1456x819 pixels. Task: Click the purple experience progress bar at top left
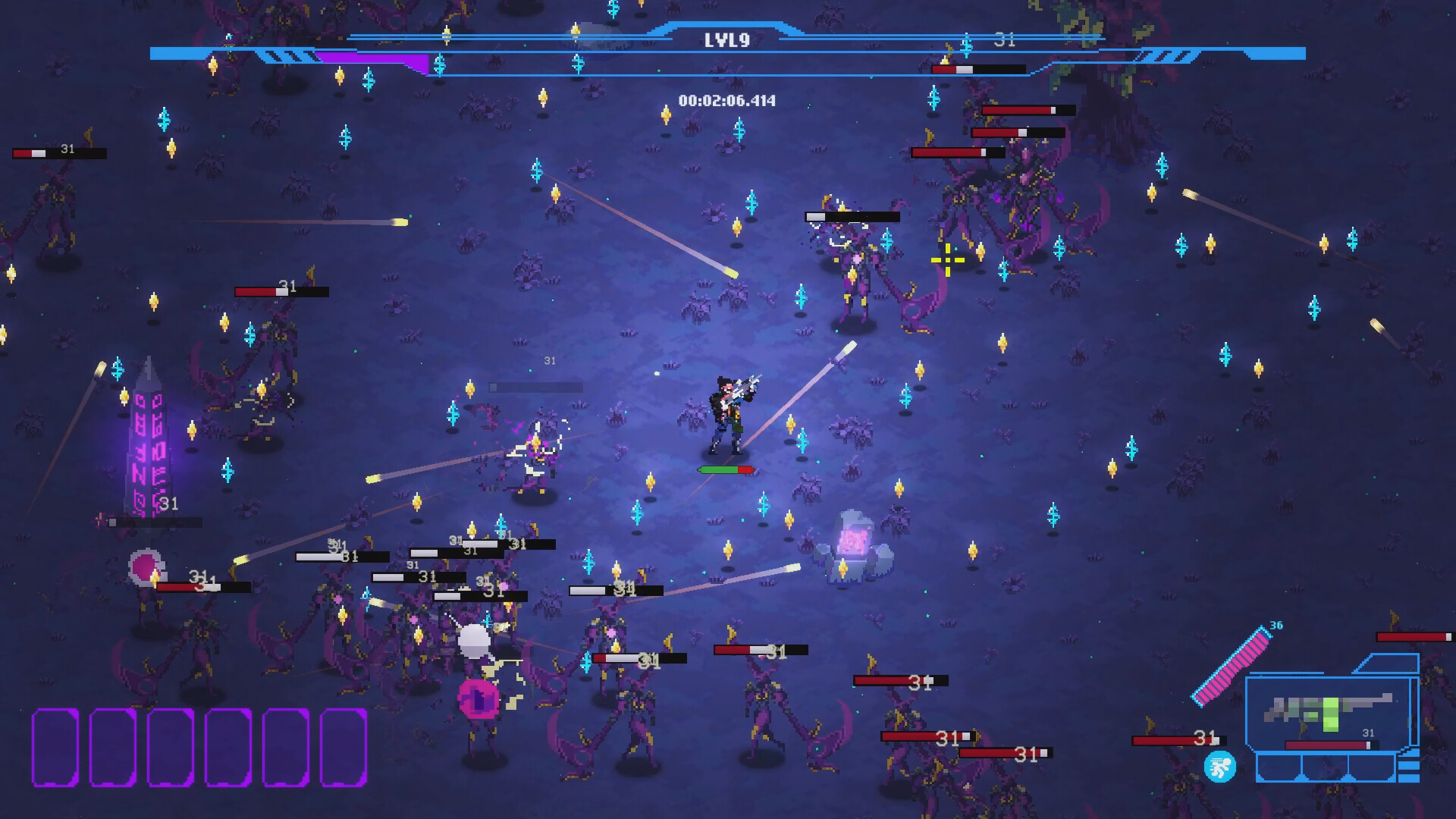[372, 61]
